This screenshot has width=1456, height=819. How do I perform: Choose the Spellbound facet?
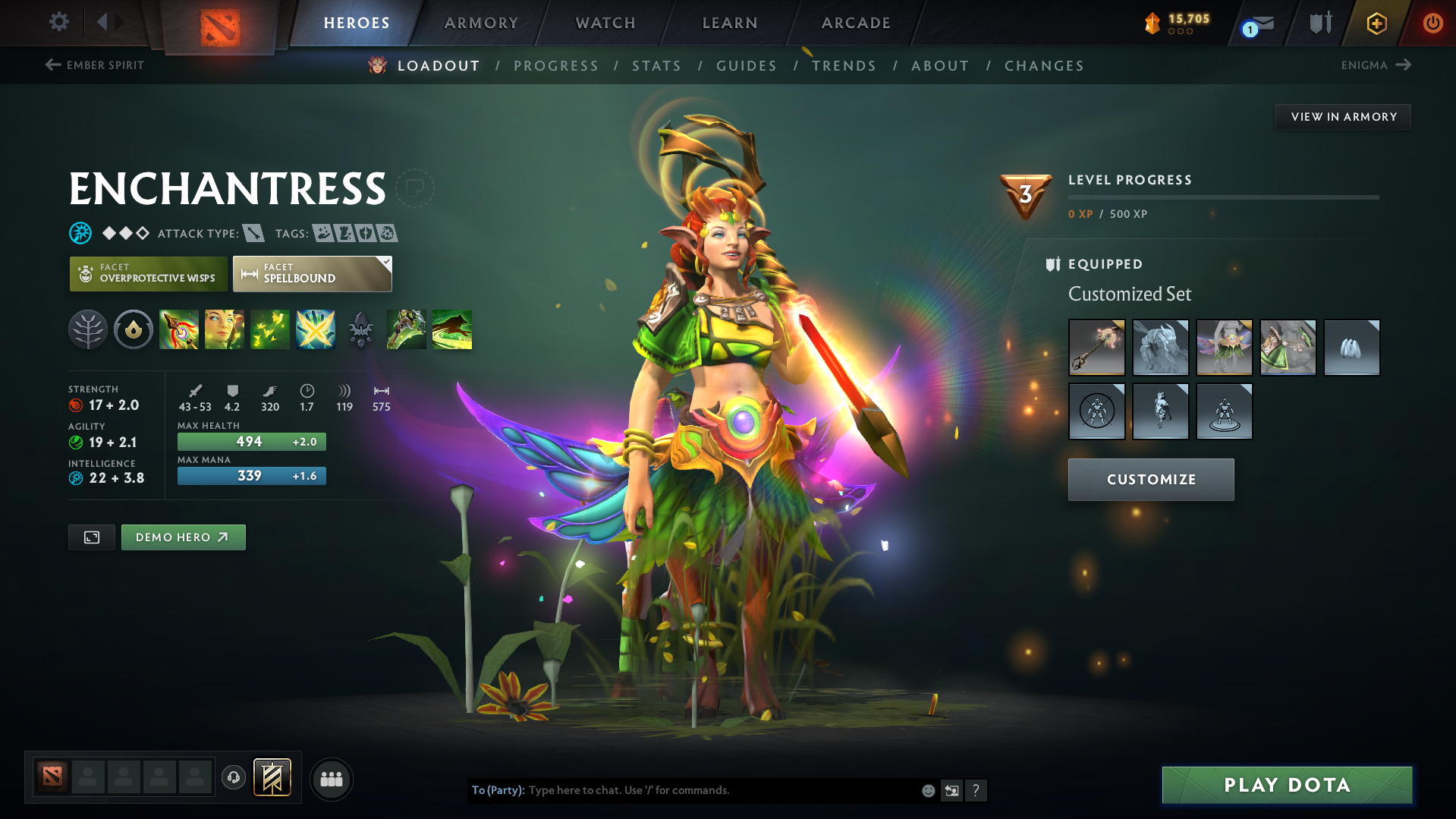coord(312,274)
